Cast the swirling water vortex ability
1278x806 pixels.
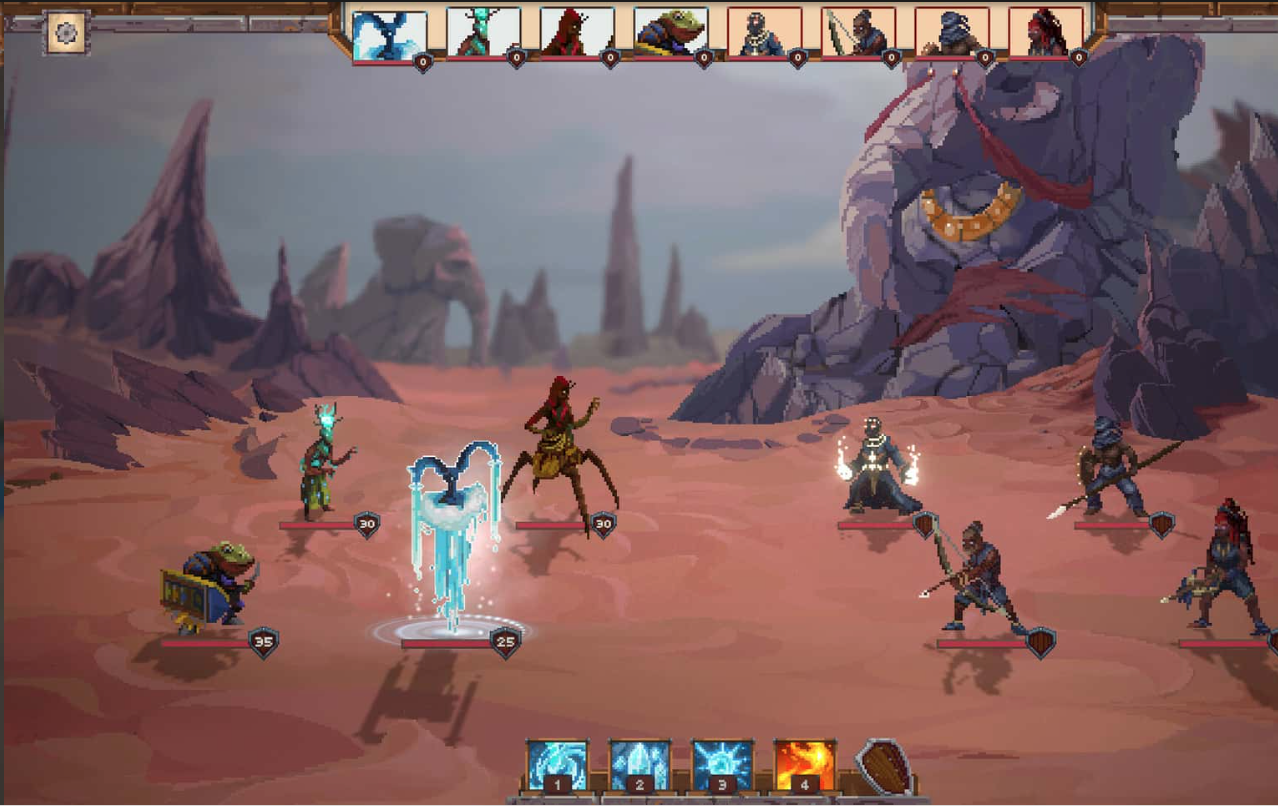click(x=558, y=766)
